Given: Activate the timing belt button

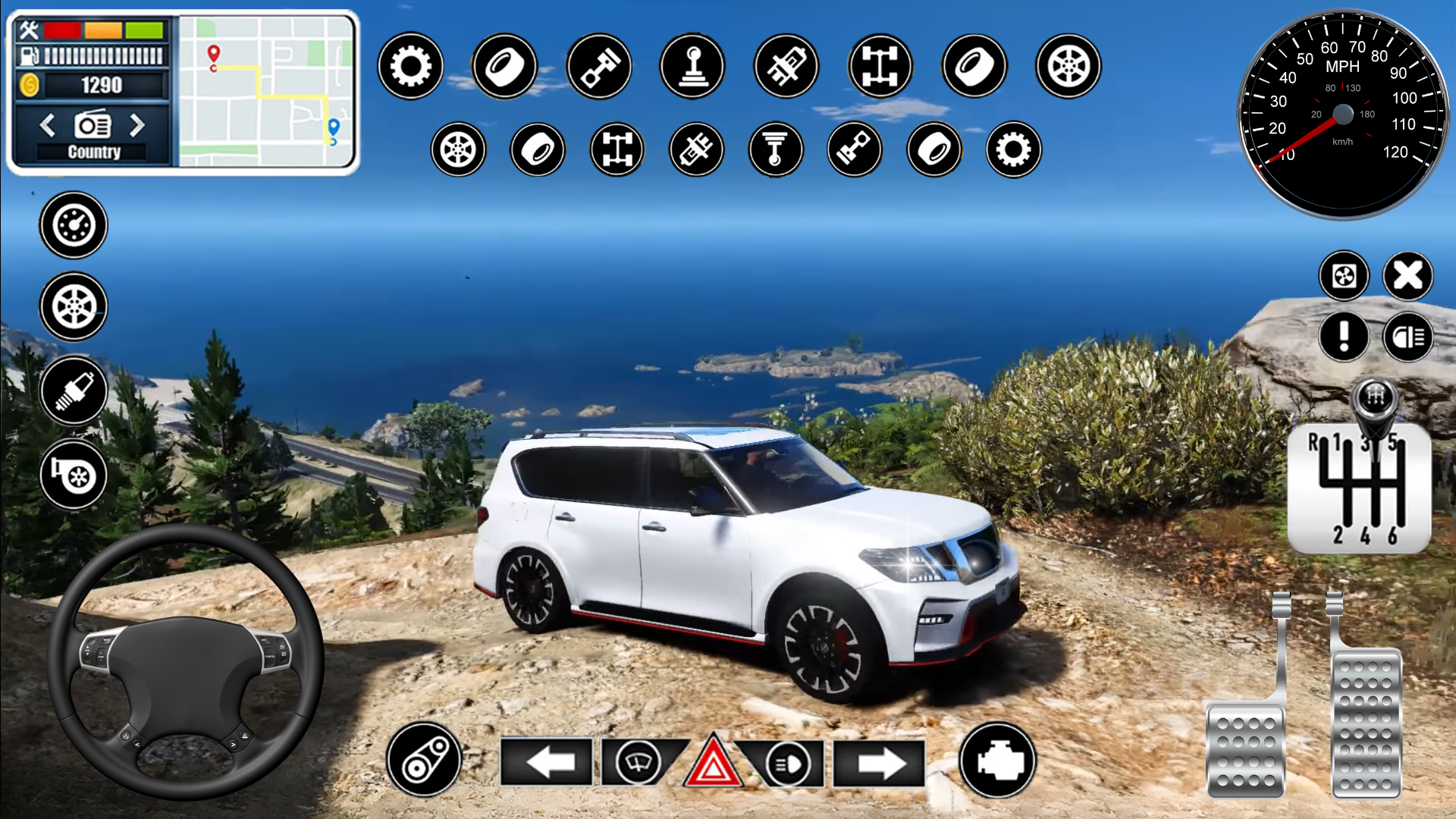Looking at the screenshot, I should click(424, 760).
